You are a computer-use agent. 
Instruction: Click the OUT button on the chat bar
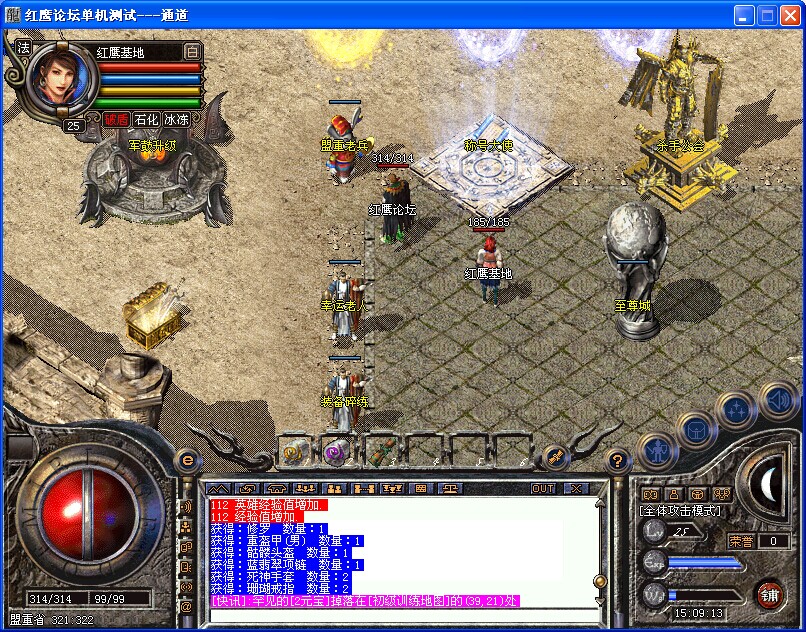pos(542,488)
